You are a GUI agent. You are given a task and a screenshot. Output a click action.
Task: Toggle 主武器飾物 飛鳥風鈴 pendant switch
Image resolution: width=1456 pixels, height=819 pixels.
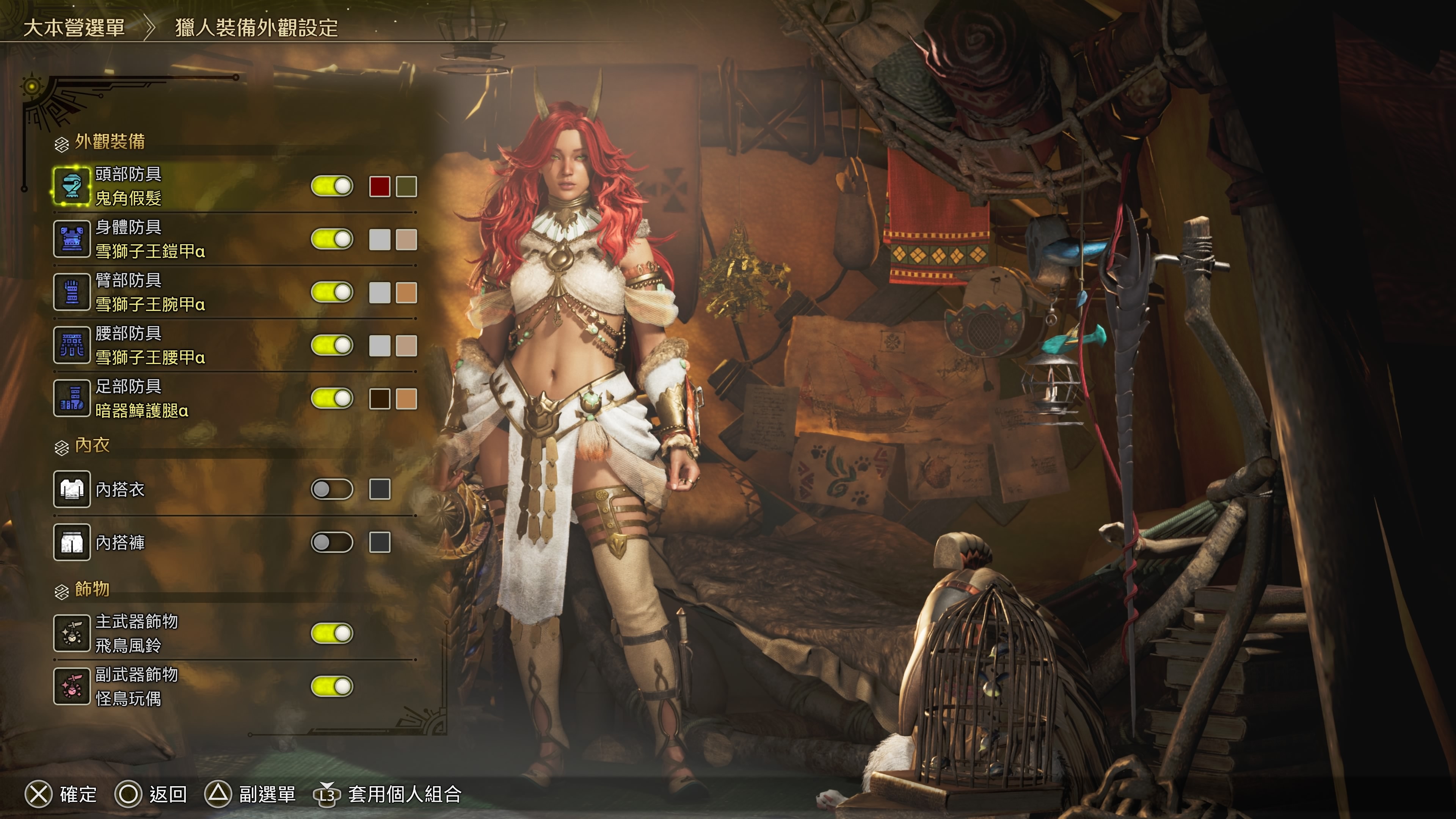(332, 634)
